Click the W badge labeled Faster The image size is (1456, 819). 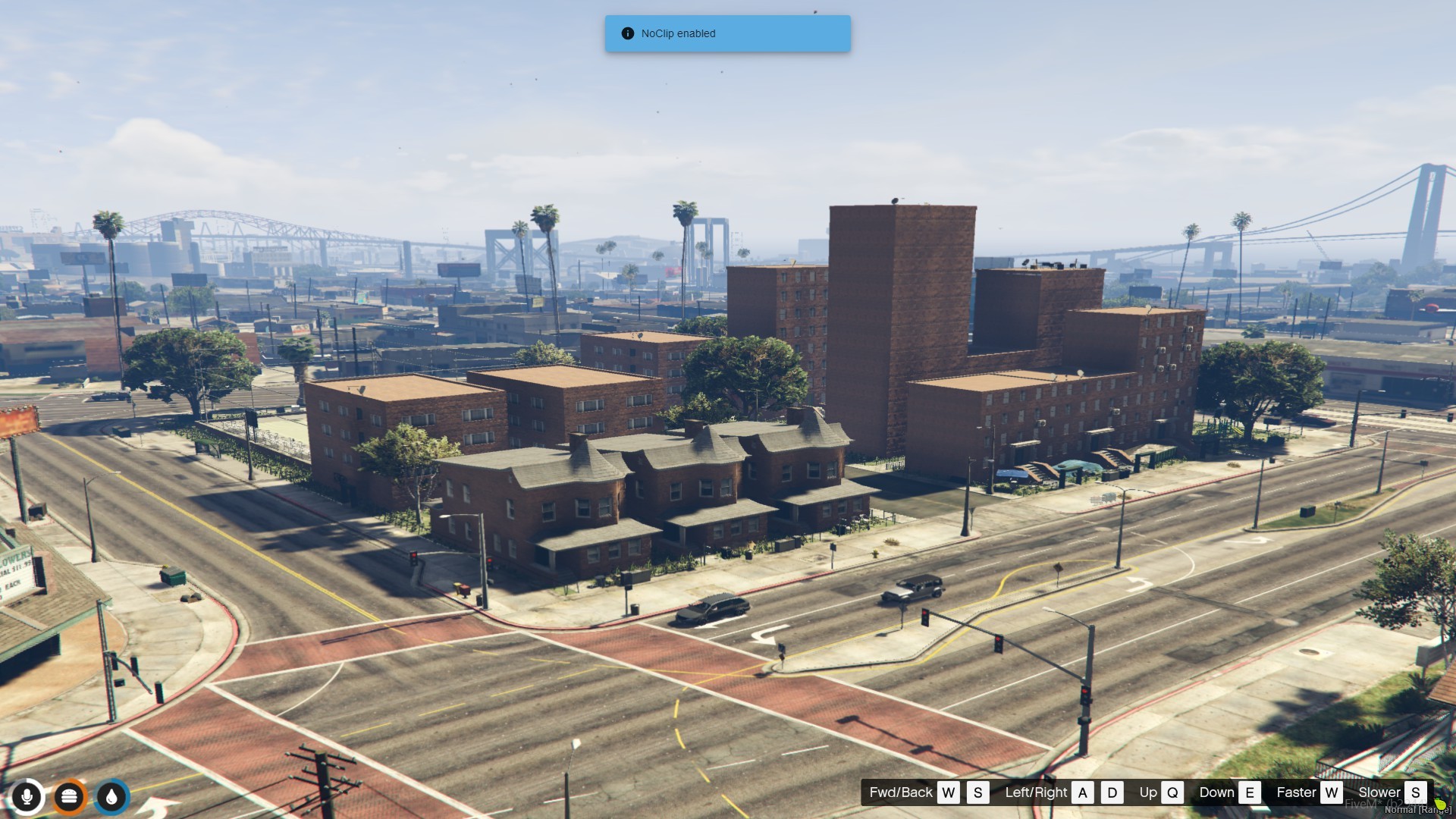(1331, 792)
